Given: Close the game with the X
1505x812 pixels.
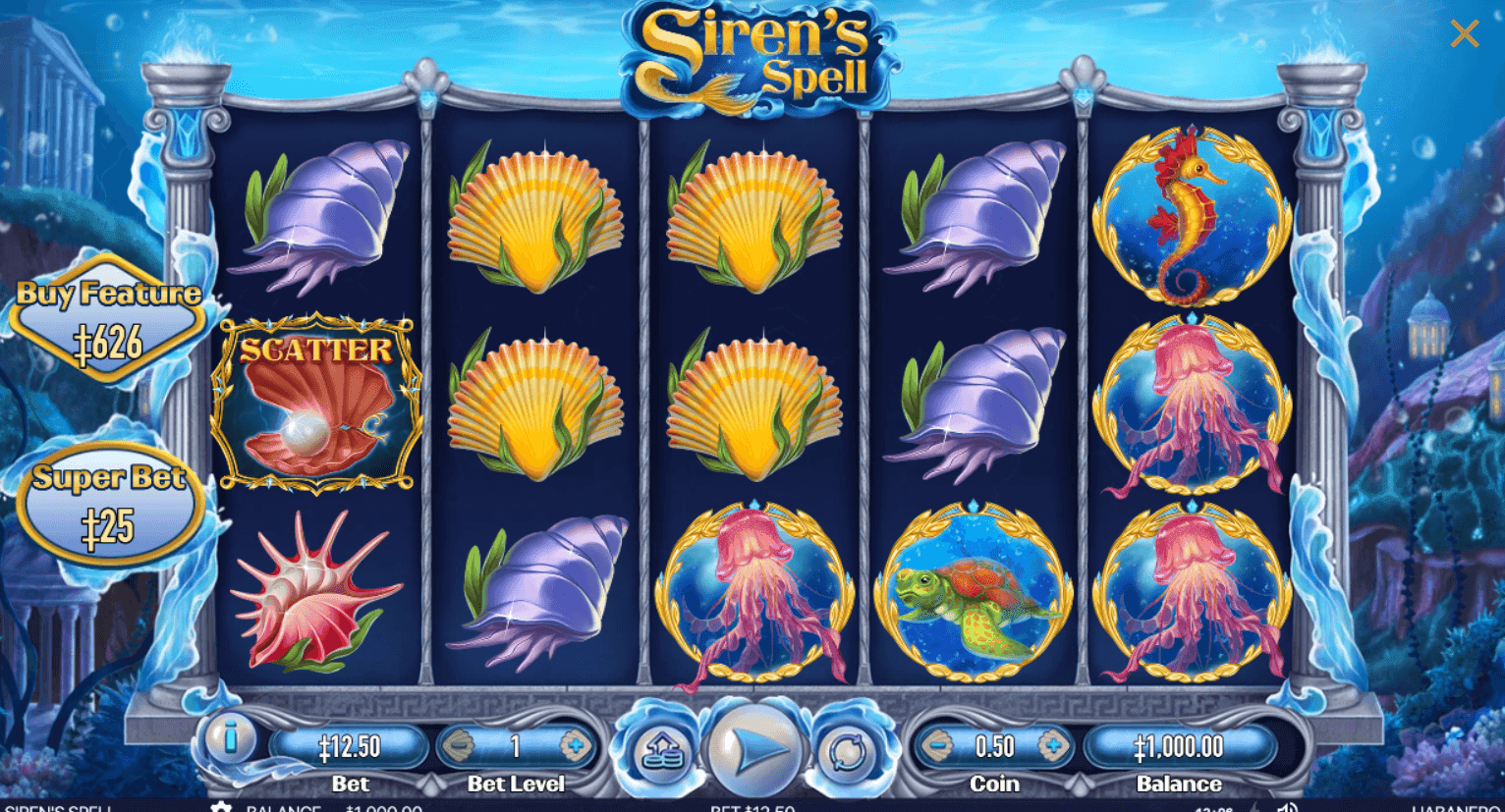Looking at the screenshot, I should coord(1464,32).
